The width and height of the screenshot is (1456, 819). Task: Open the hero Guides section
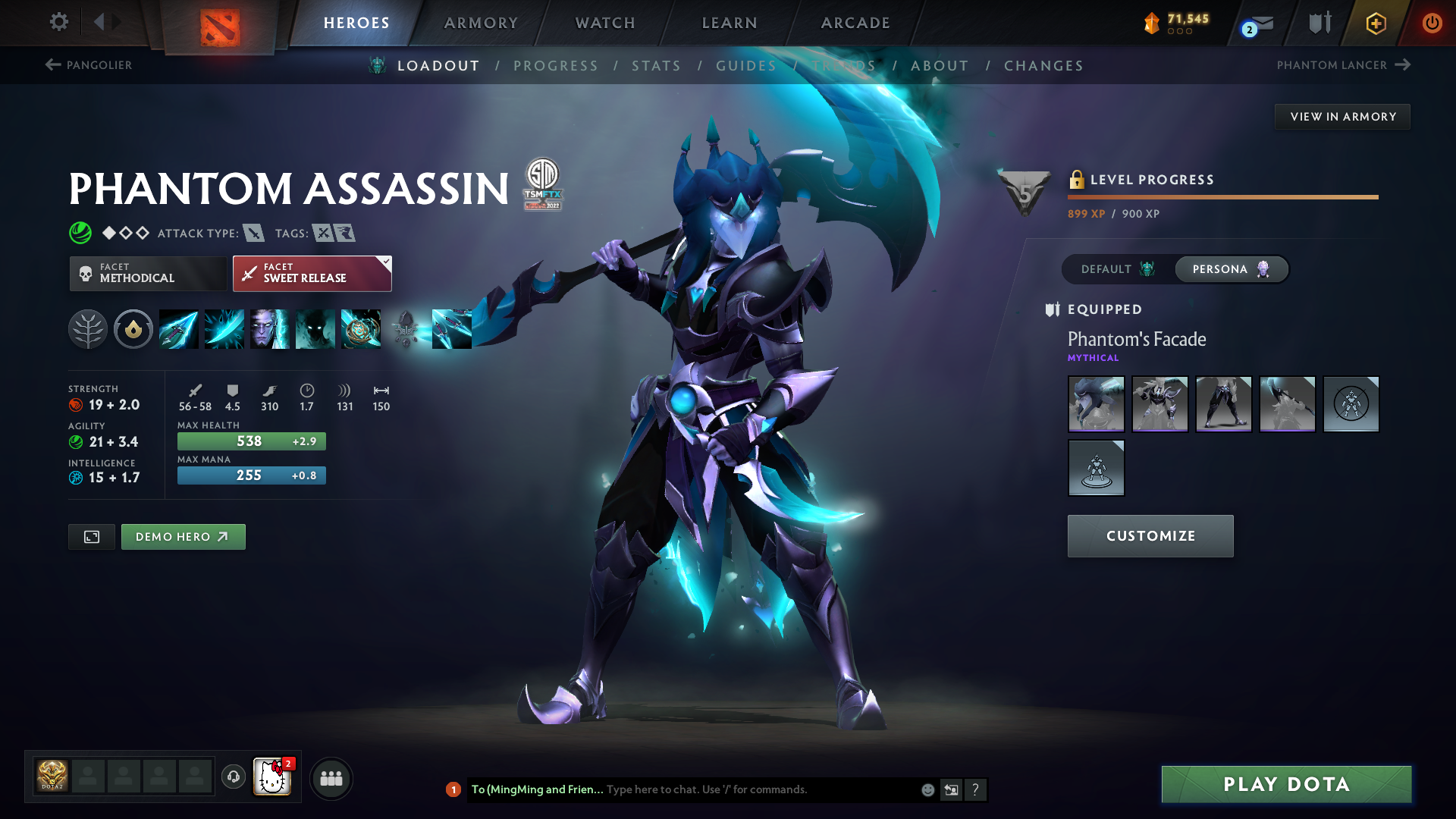746,66
